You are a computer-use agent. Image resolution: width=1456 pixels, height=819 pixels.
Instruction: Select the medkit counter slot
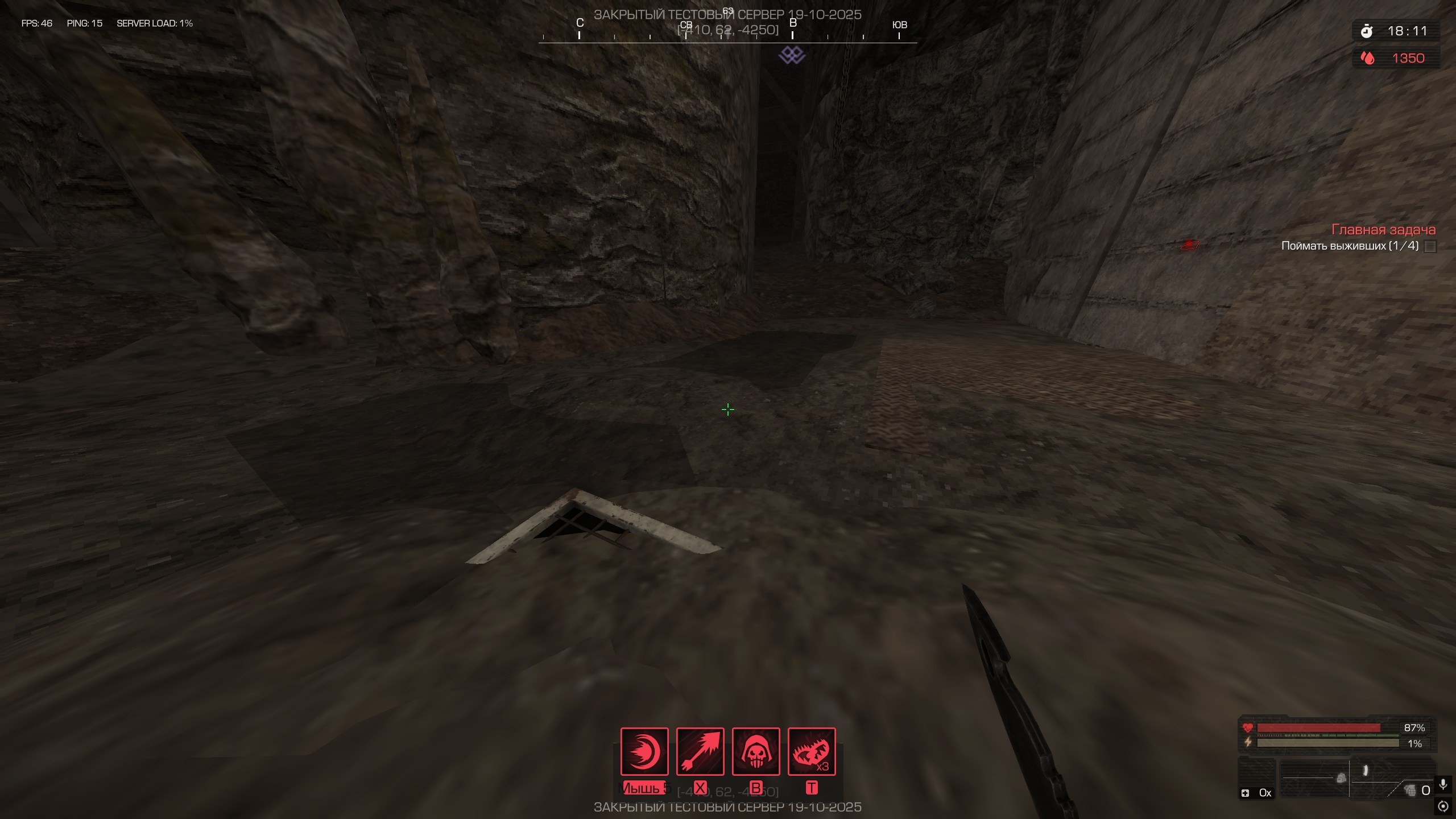[1257, 792]
